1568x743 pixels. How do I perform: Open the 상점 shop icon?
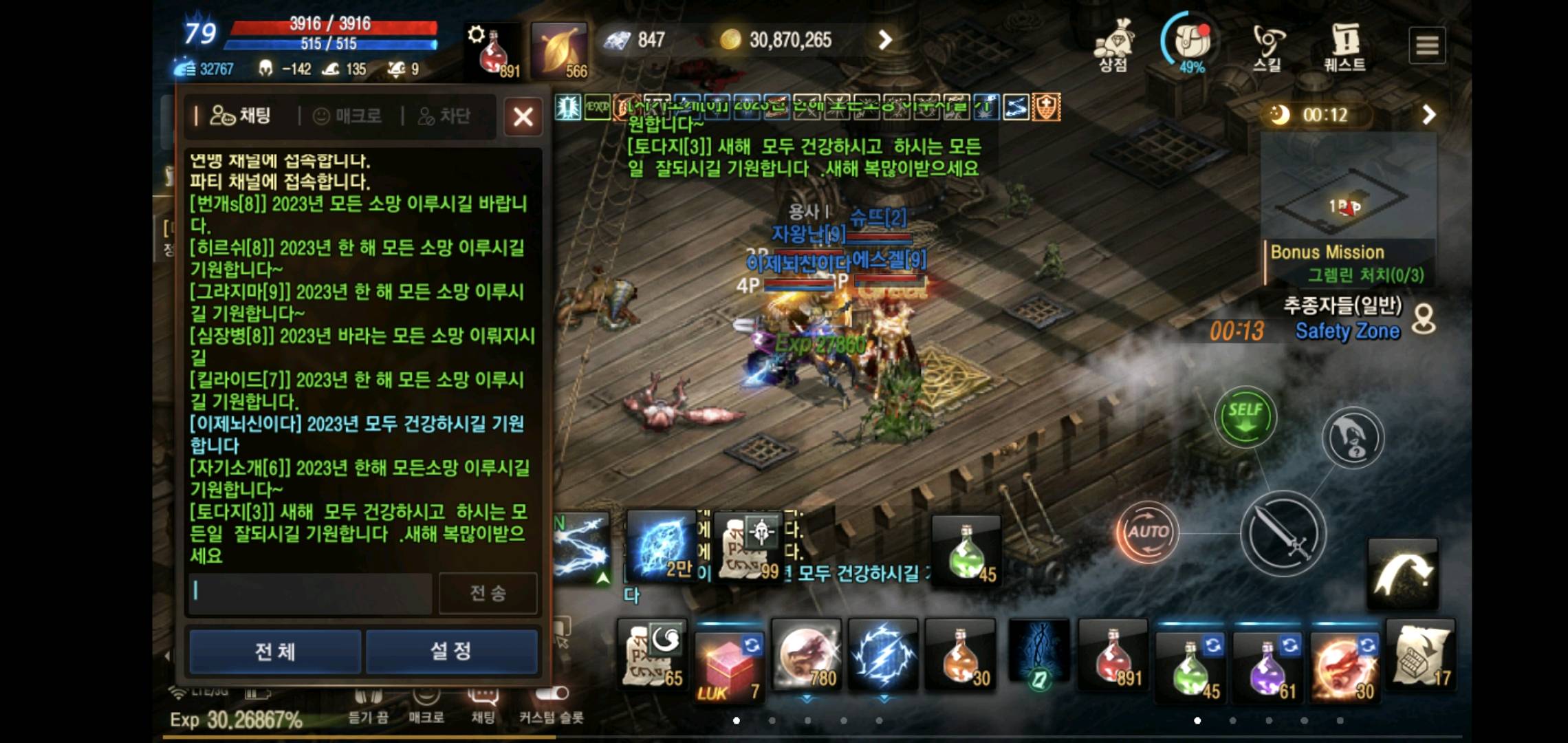[1114, 41]
